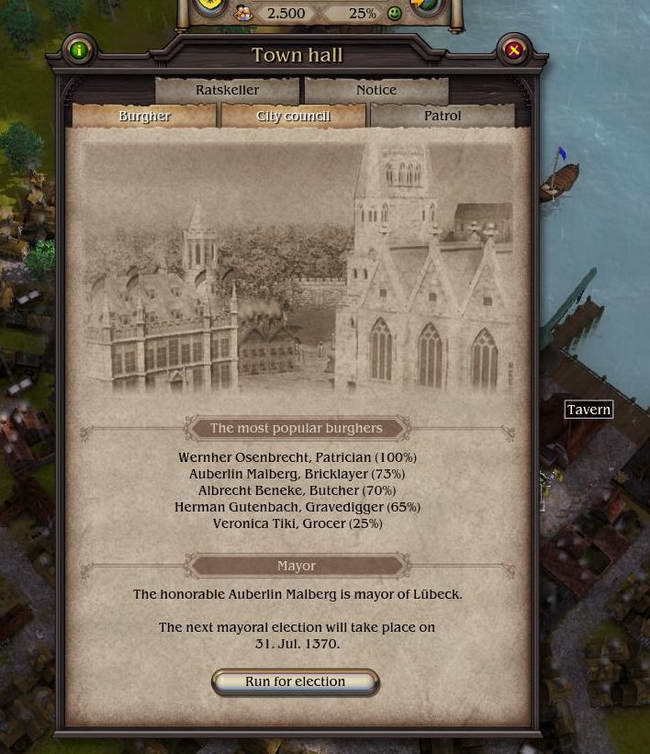The width and height of the screenshot is (650, 754).
Task: Run for election in the Town hall
Action: [x=295, y=682]
